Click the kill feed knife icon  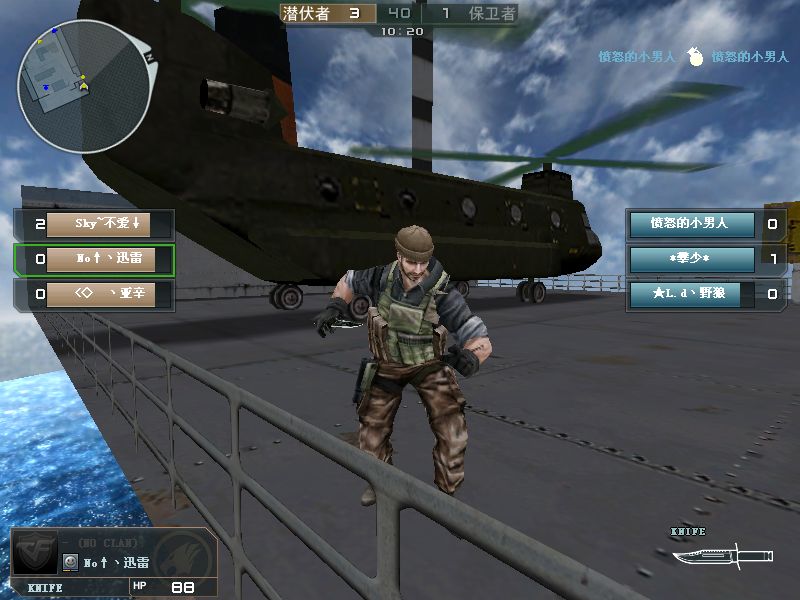[x=696, y=58]
